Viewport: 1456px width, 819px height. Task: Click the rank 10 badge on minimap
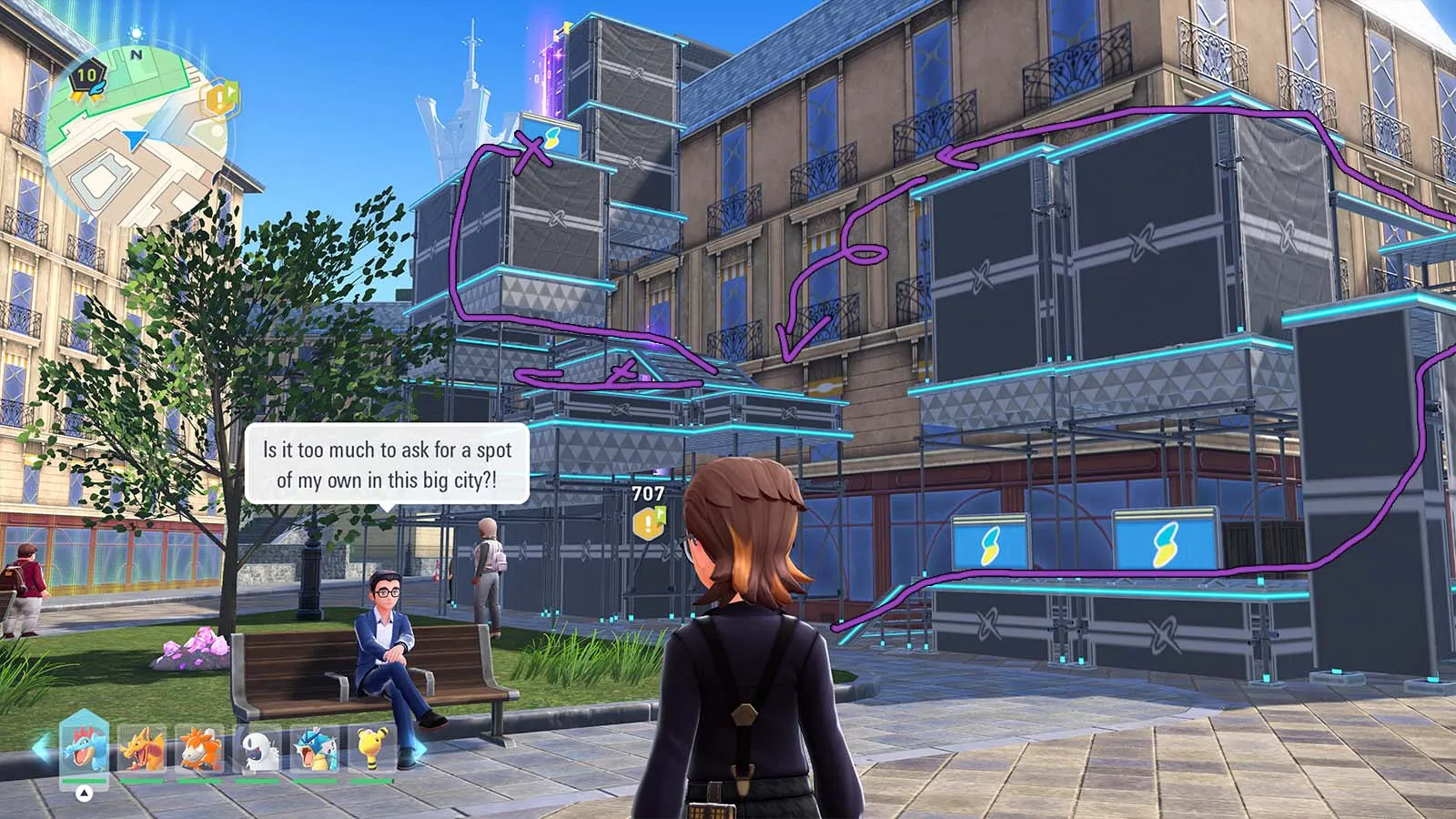click(88, 76)
